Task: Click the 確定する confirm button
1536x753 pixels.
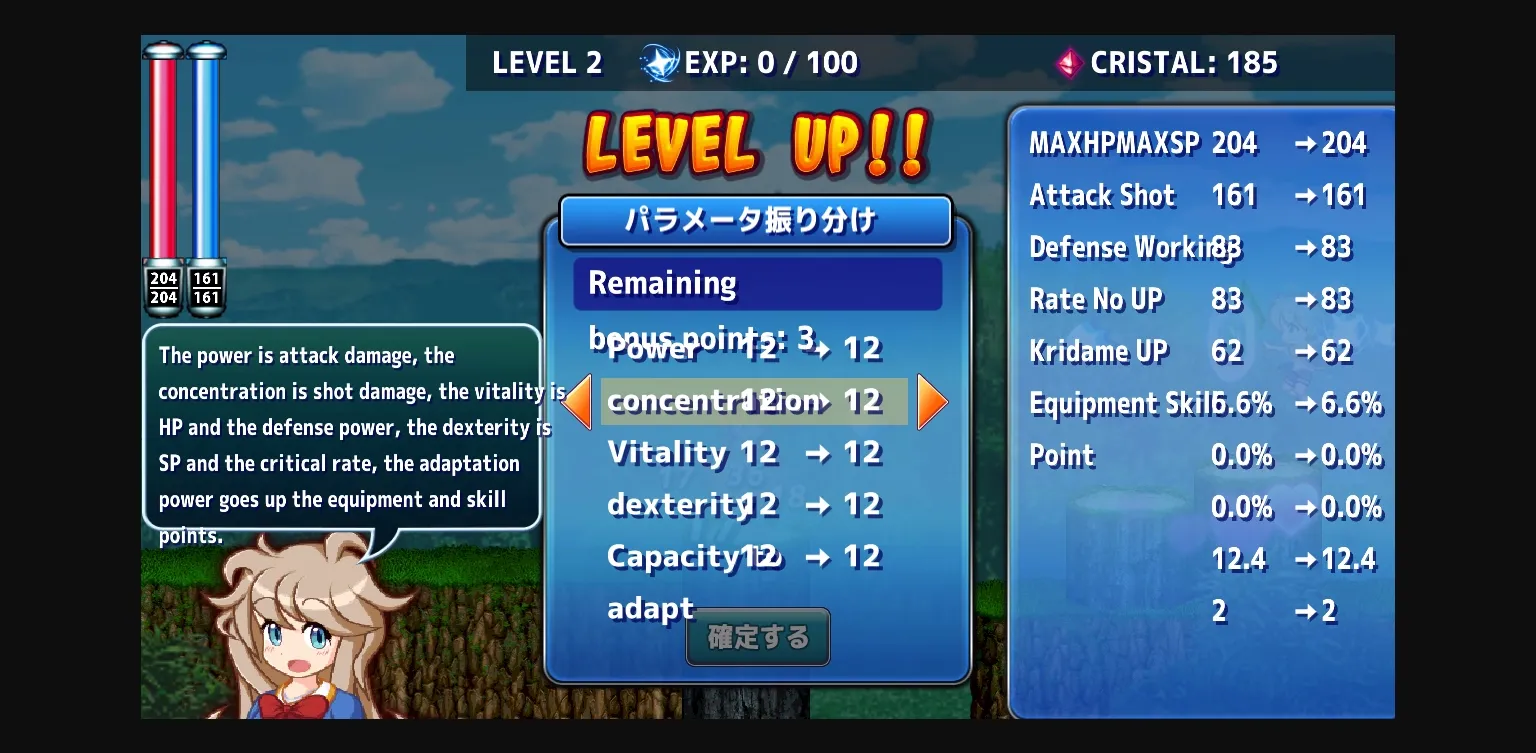Action: [x=758, y=637]
